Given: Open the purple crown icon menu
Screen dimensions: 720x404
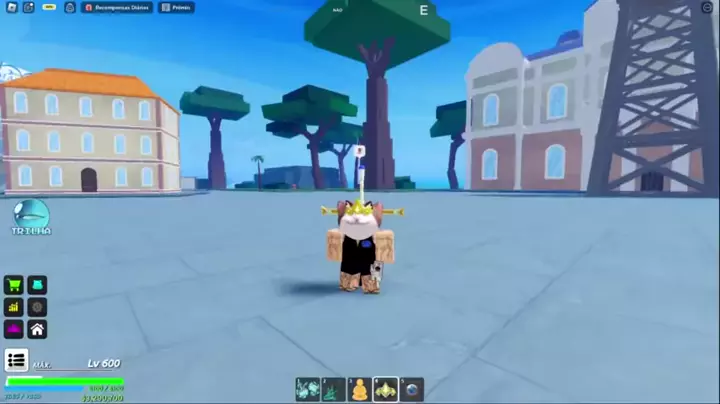Looking at the screenshot, I should tap(14, 329).
